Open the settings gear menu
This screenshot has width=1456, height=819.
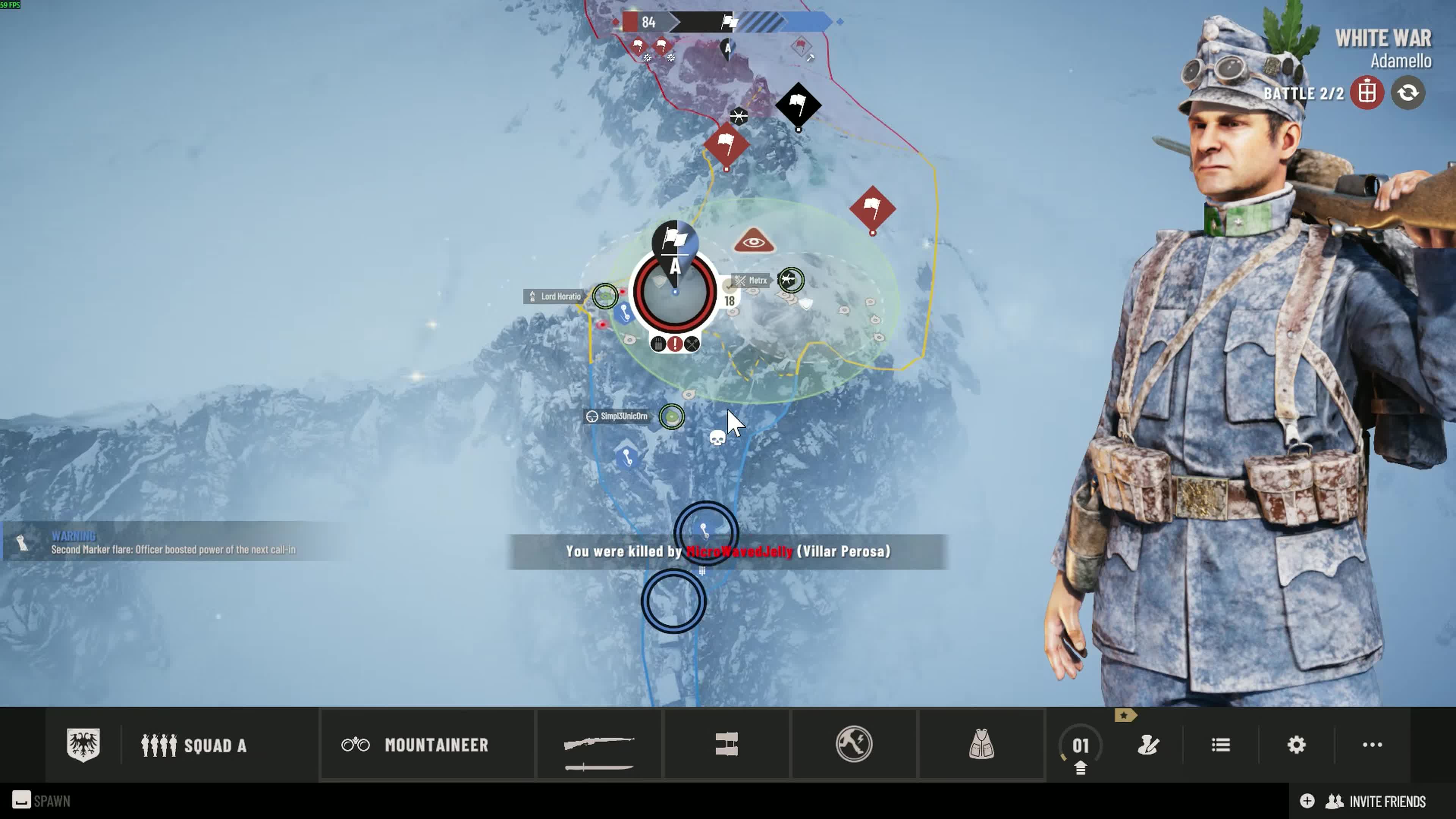point(1296,745)
